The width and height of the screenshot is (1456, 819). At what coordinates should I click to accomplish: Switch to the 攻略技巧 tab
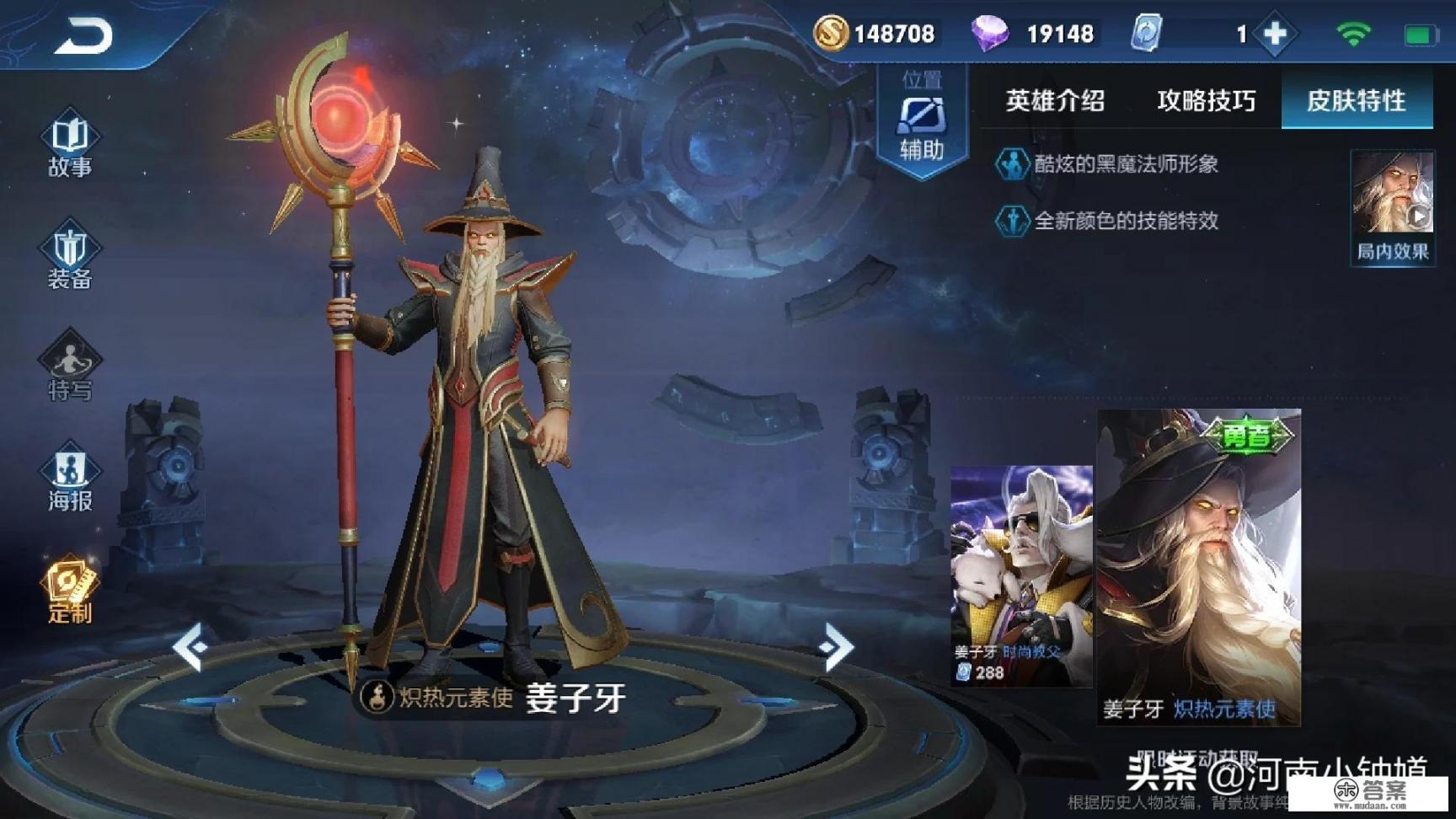coord(1206,101)
